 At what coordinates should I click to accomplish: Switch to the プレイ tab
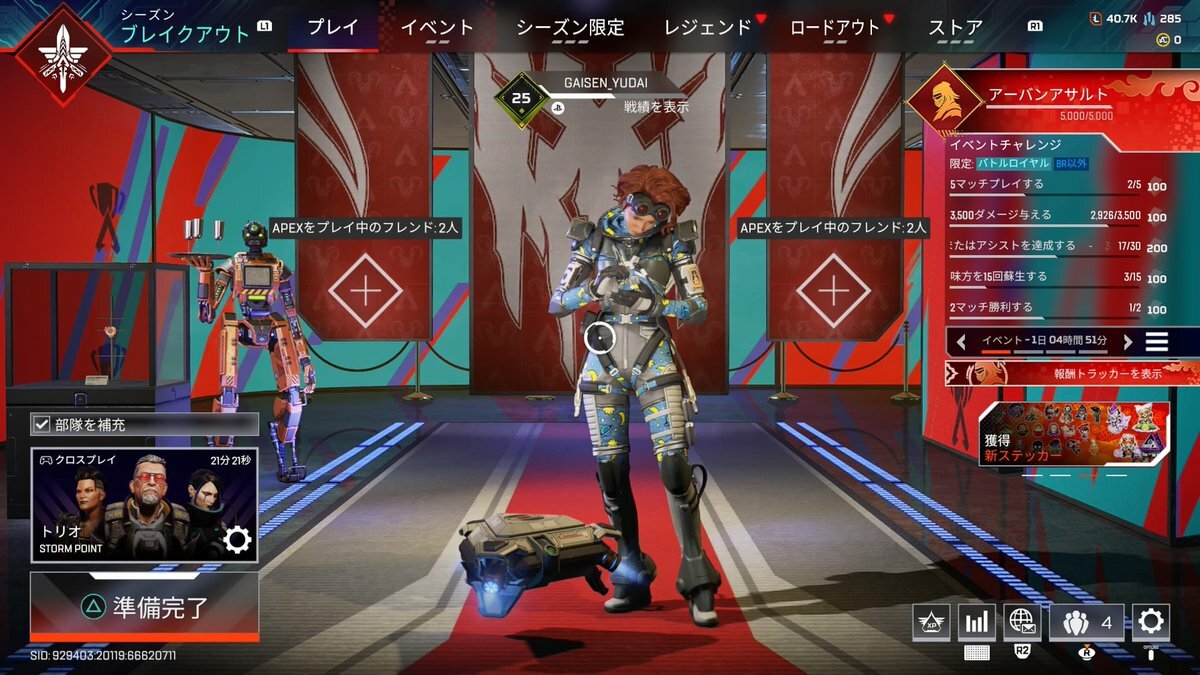coord(332,28)
